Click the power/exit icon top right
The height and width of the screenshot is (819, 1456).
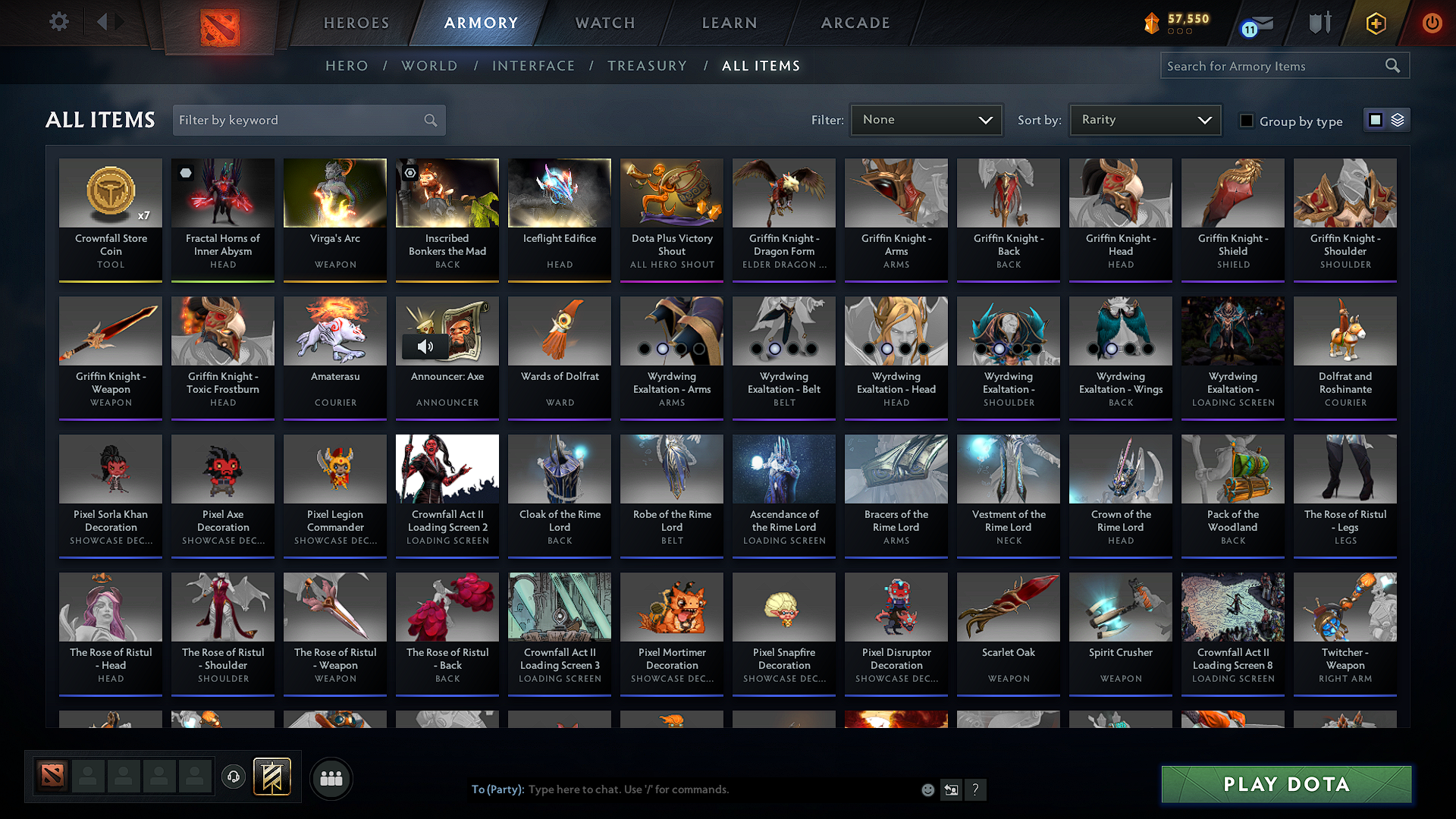coord(1432,24)
